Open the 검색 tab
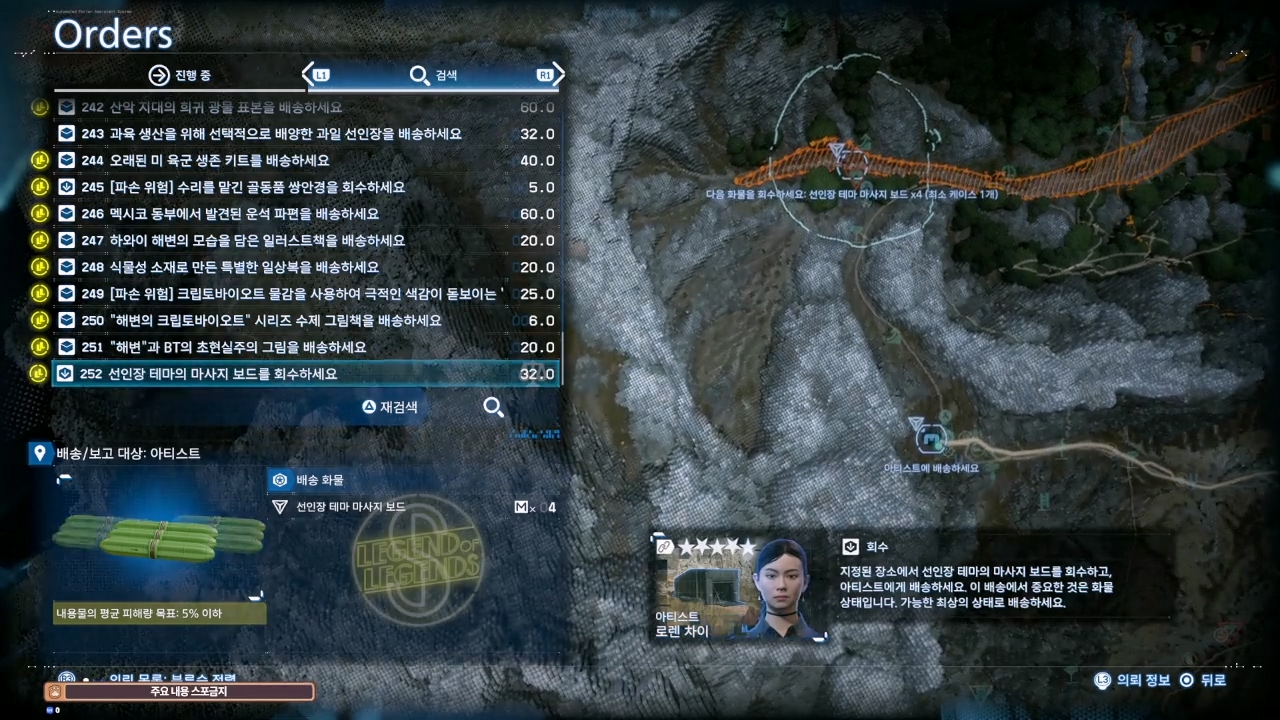1280x720 pixels. point(434,75)
